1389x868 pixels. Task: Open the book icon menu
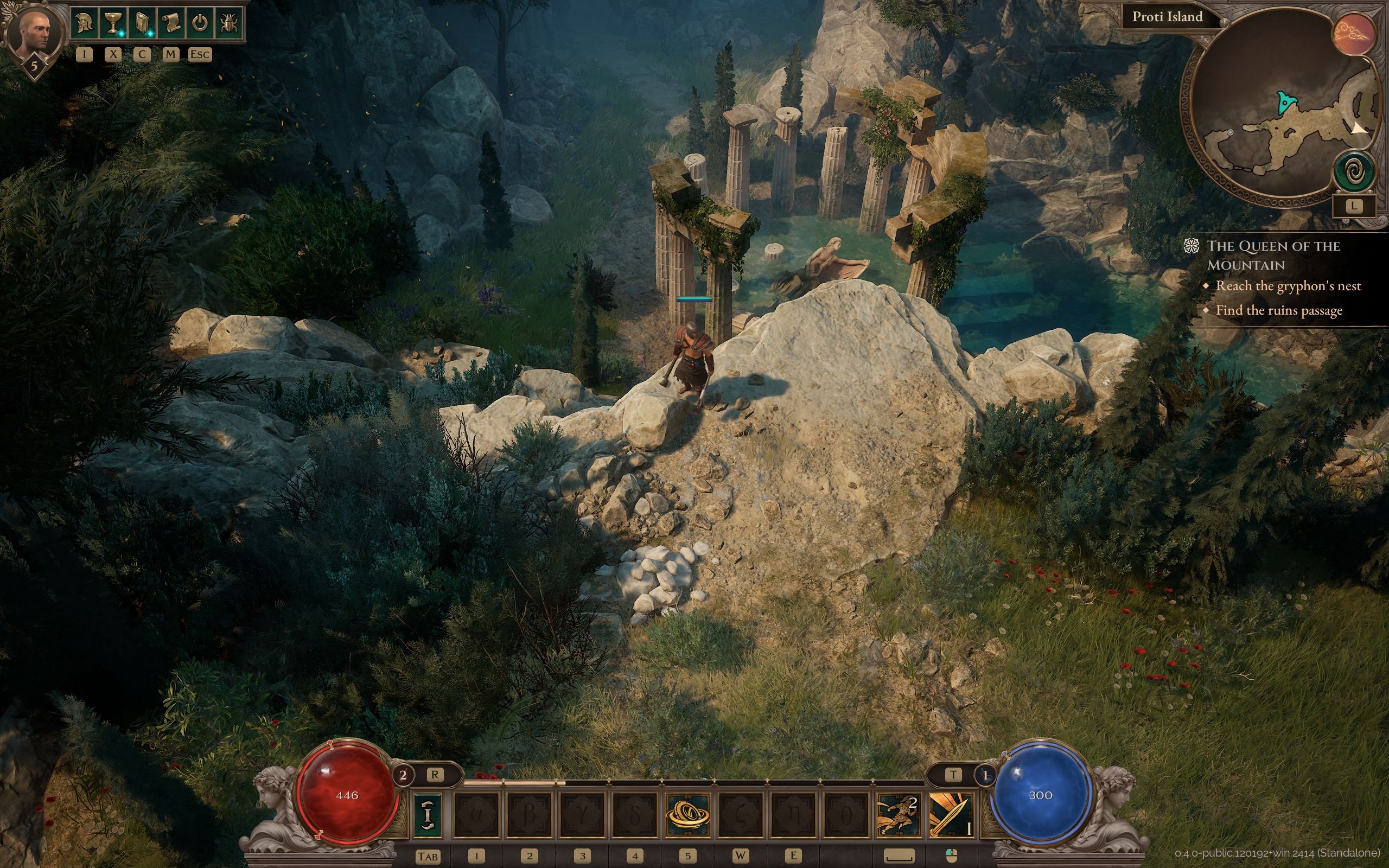[142, 24]
